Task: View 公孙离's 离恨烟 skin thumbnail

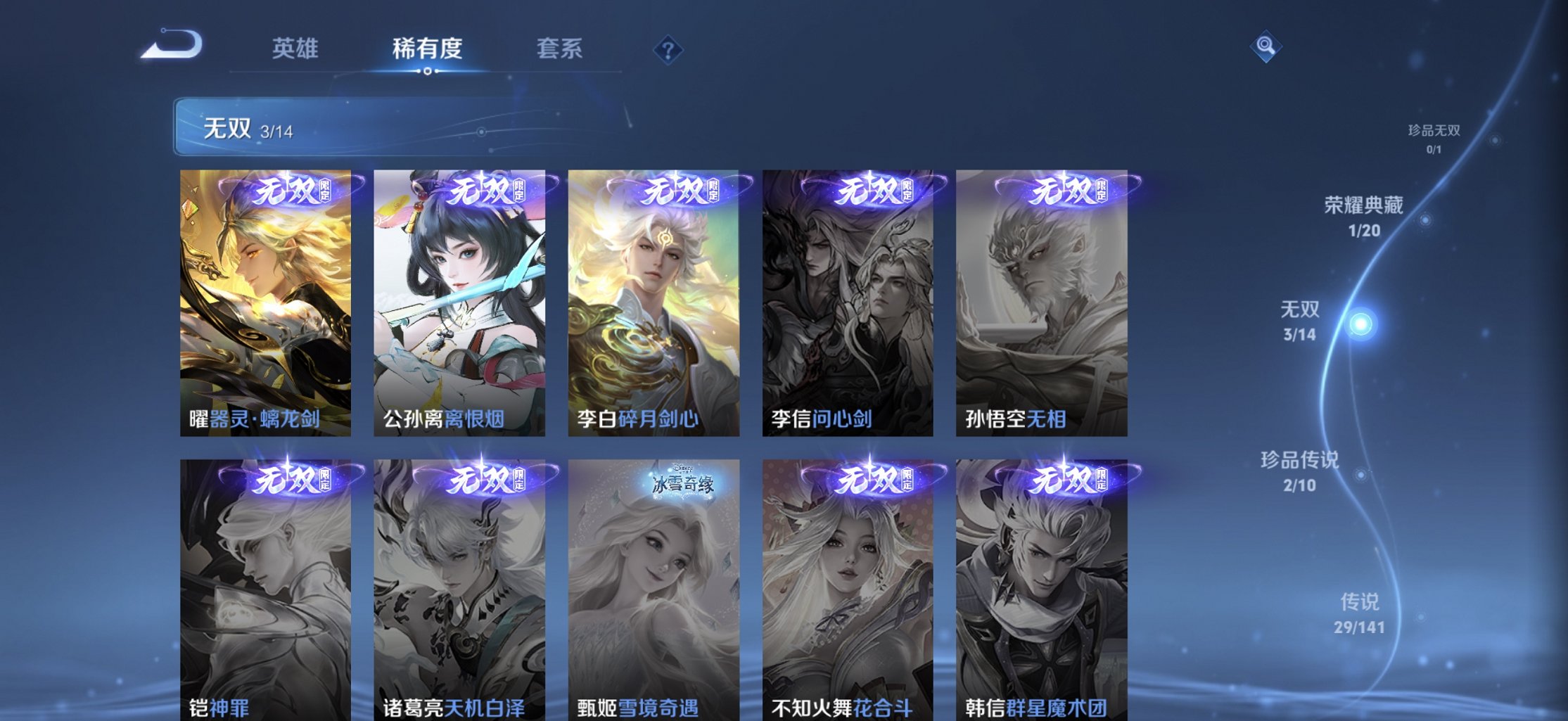Action: point(461,302)
